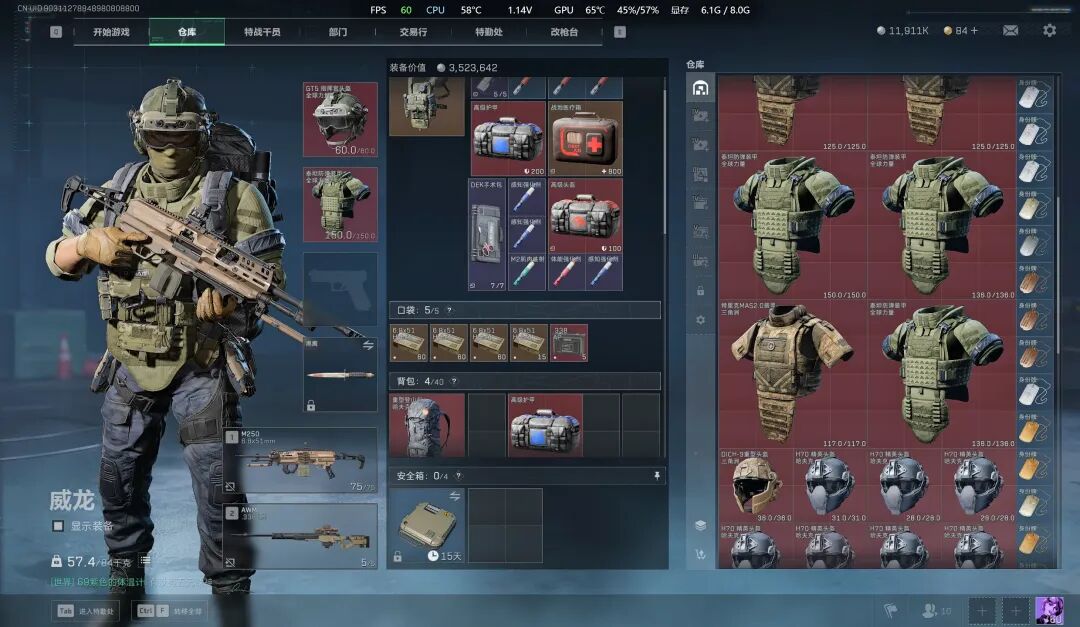Open the 特战干员 tab
The width and height of the screenshot is (1080, 627).
(x=262, y=32)
